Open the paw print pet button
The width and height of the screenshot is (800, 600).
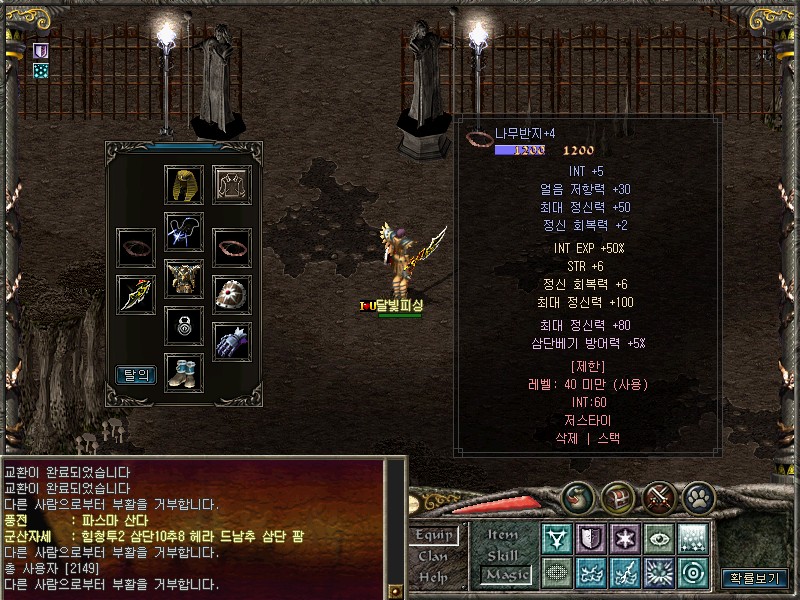tap(698, 497)
